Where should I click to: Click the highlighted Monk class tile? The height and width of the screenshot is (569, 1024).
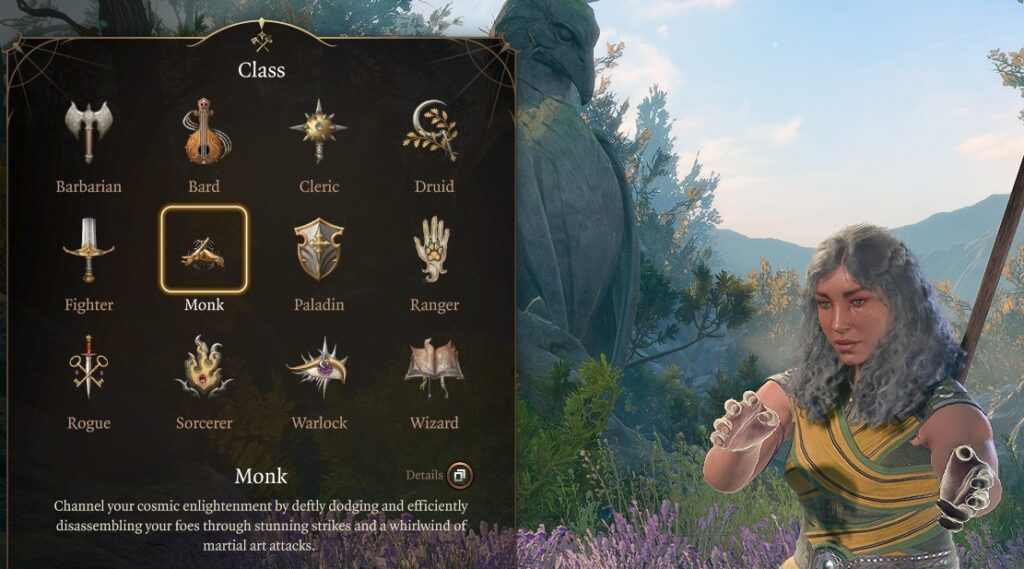(203, 250)
